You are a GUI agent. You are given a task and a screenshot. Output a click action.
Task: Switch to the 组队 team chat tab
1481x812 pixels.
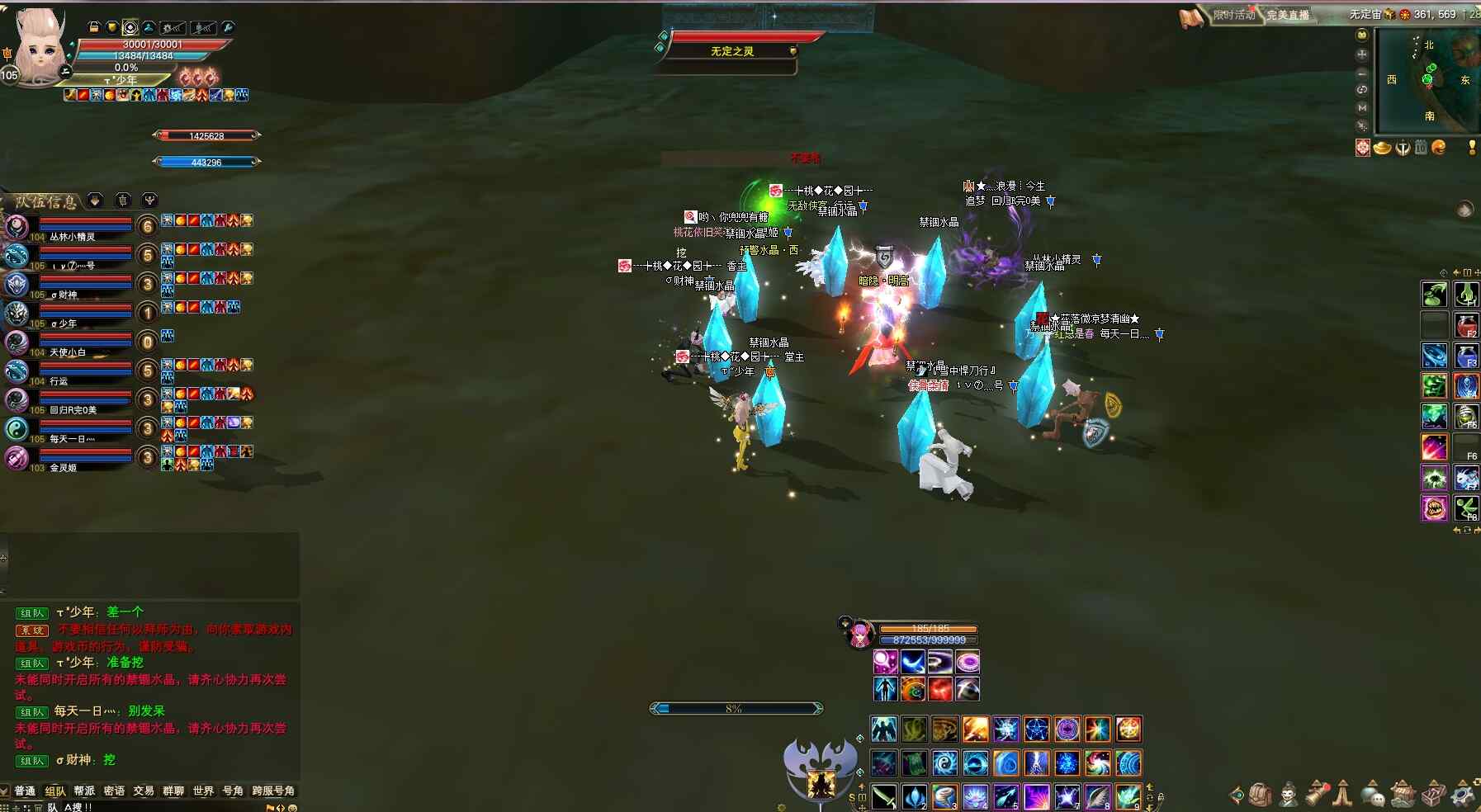[x=55, y=791]
